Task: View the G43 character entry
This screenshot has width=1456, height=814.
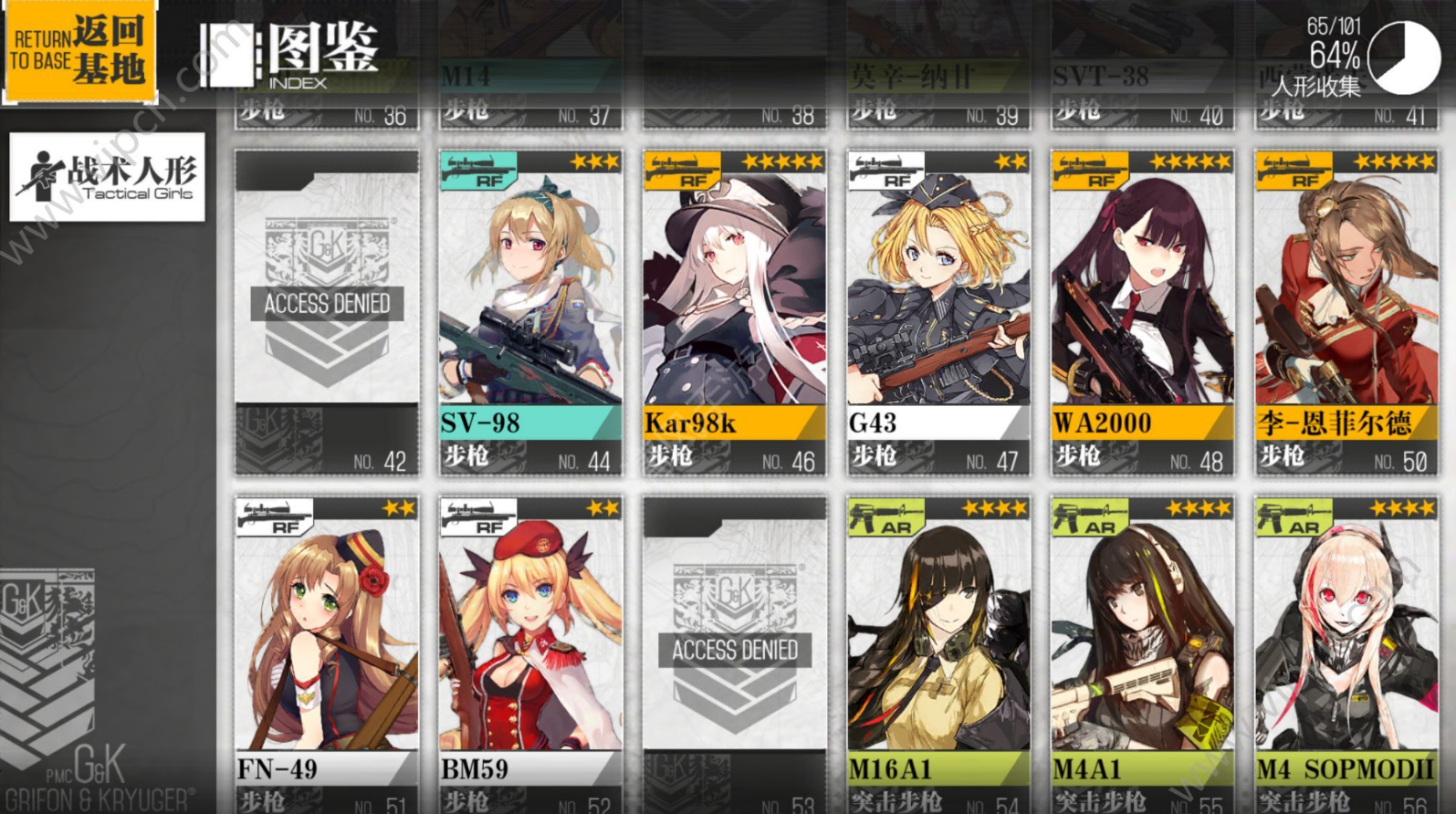Action: click(938, 312)
